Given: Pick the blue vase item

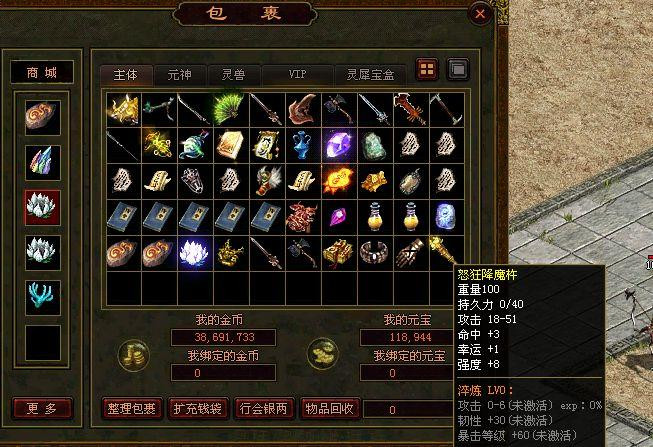Looking at the screenshot, I should pos(300,145).
